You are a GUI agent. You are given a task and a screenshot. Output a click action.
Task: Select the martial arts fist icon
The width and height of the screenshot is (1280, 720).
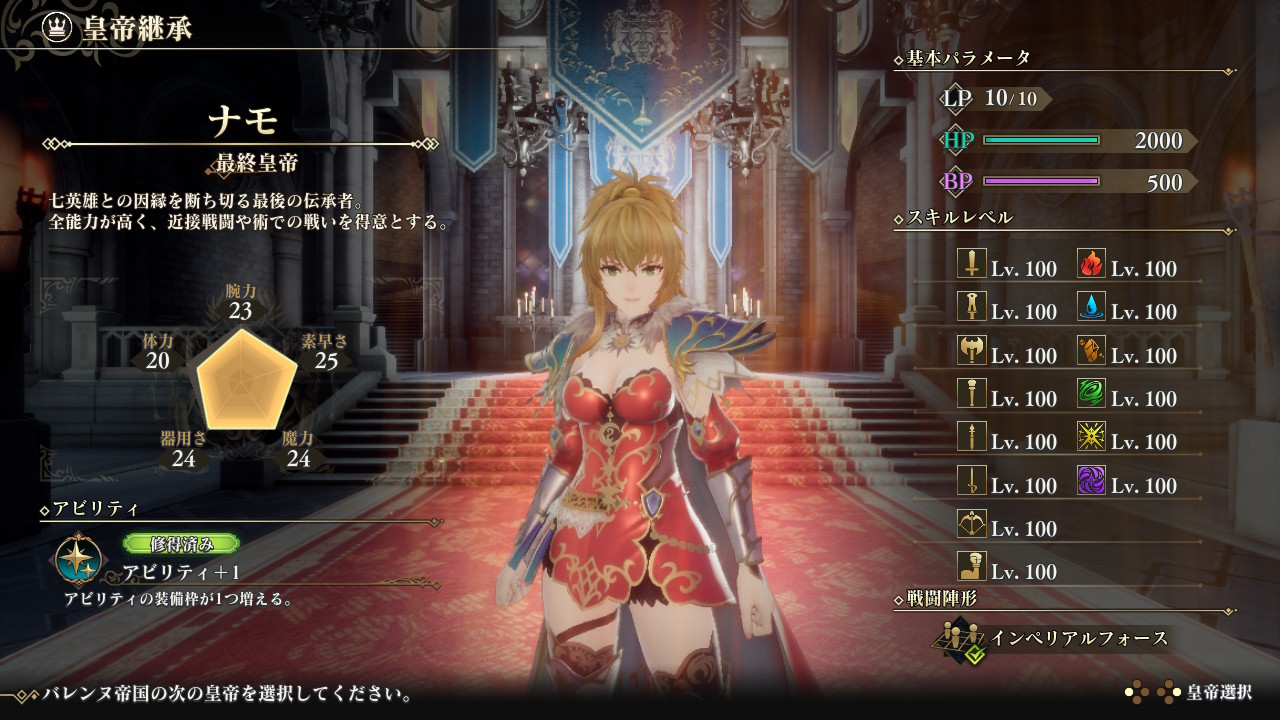click(x=972, y=567)
